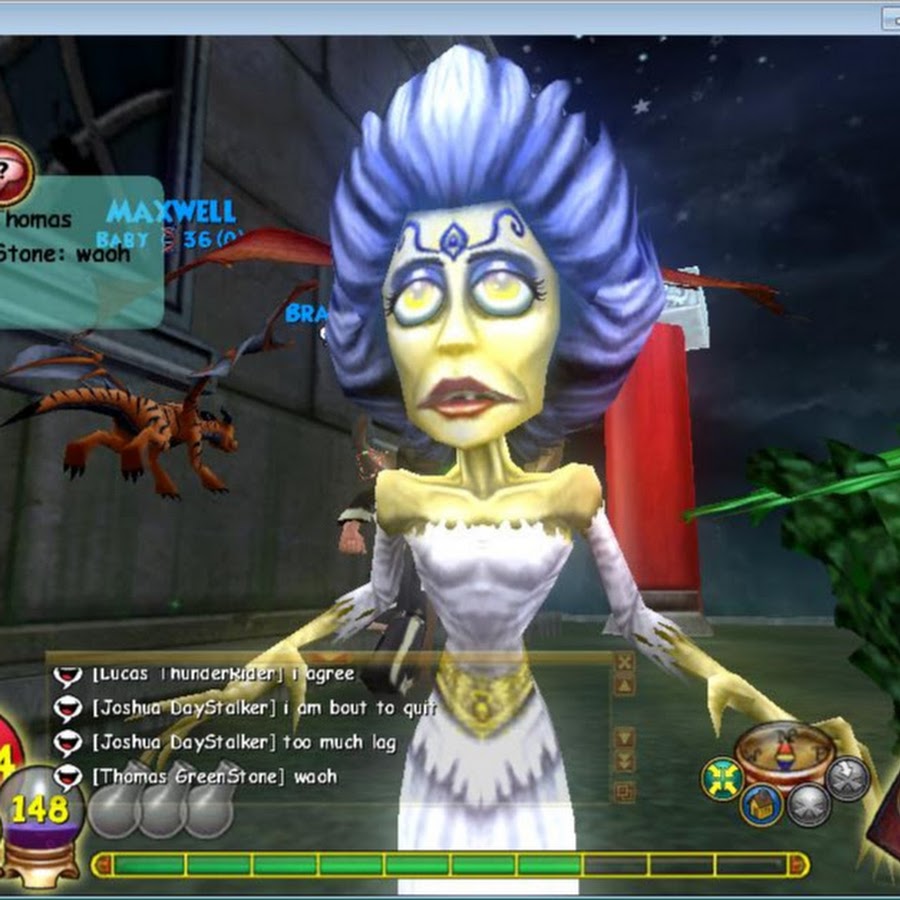This screenshot has height=900, width=900.
Task: Click the window control button in title bar
Action: coord(889,17)
